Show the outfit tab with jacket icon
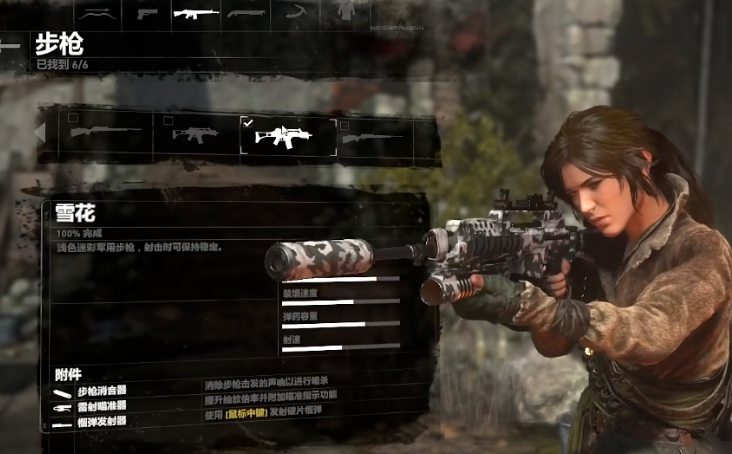The width and height of the screenshot is (732, 454). [x=346, y=13]
